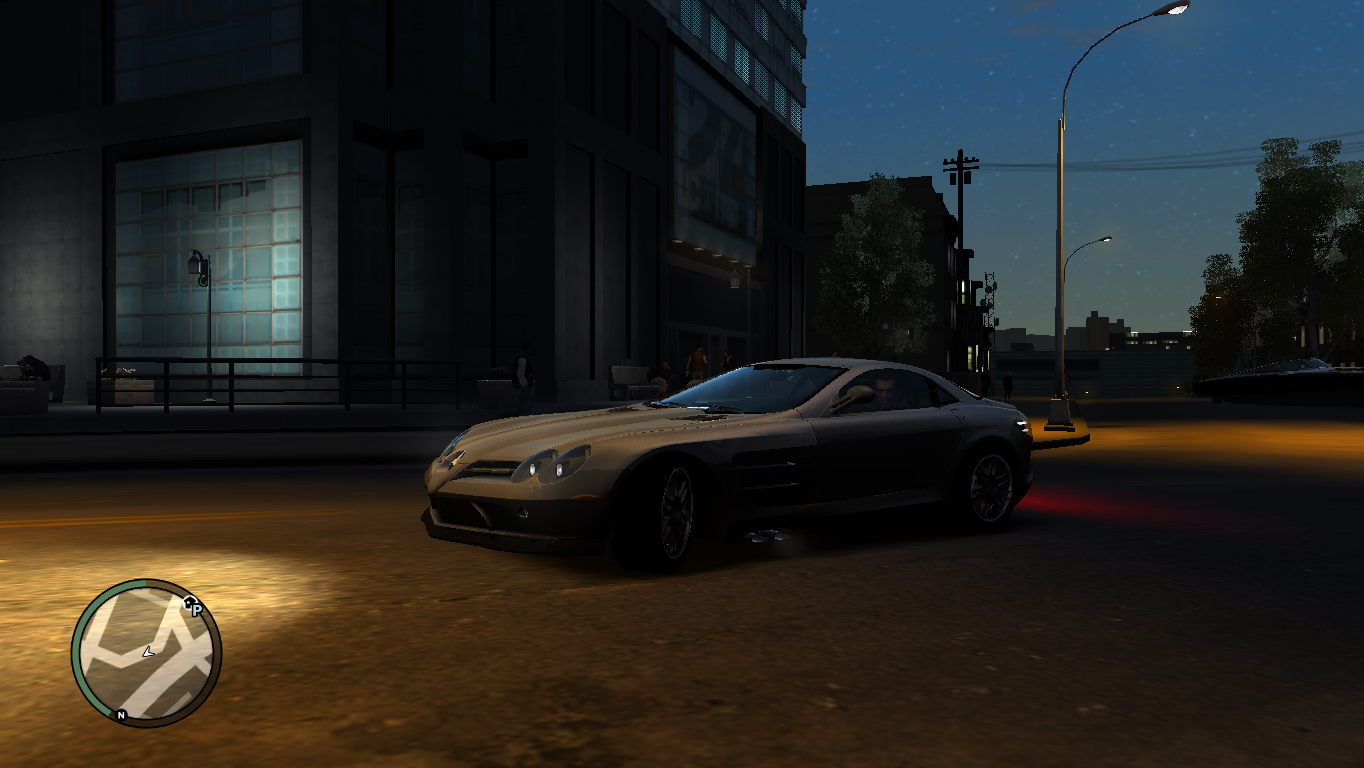Image resolution: width=1364 pixels, height=768 pixels.
Task: Click the north N compass marker
Action: (x=121, y=715)
